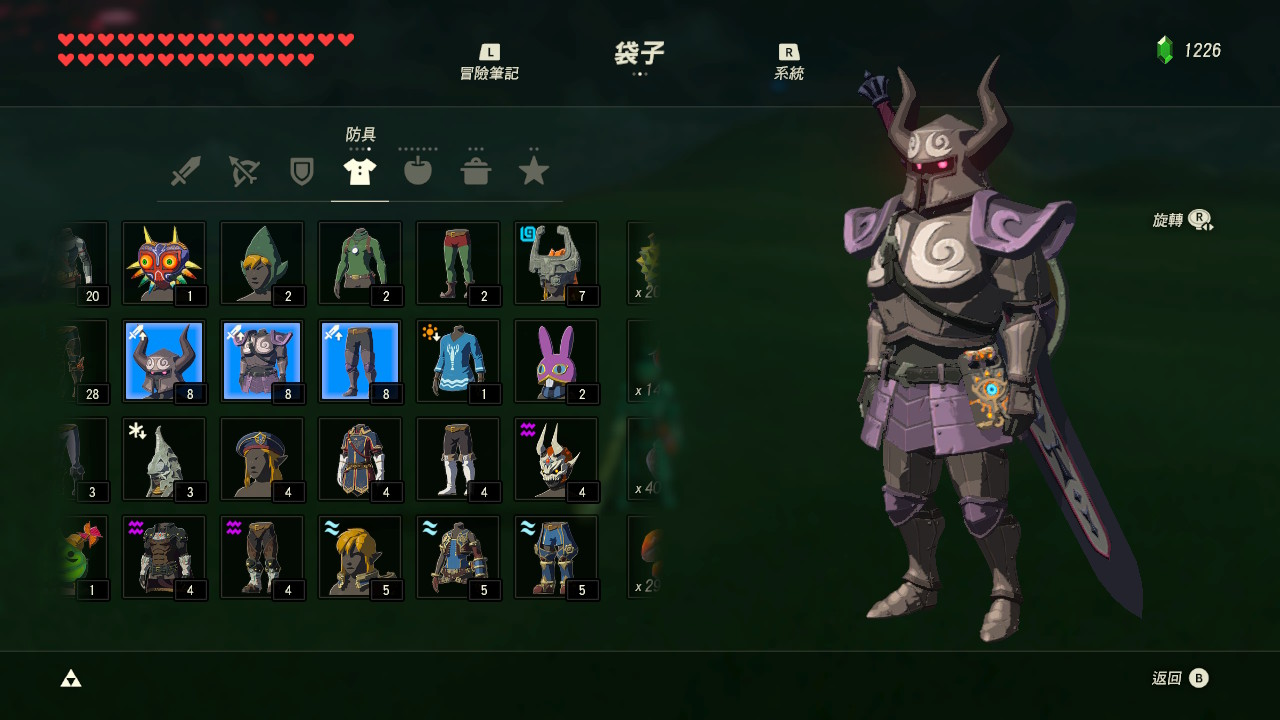Open the bow and arrow category icon
The height and width of the screenshot is (720, 1280).
pyautogui.click(x=243, y=170)
